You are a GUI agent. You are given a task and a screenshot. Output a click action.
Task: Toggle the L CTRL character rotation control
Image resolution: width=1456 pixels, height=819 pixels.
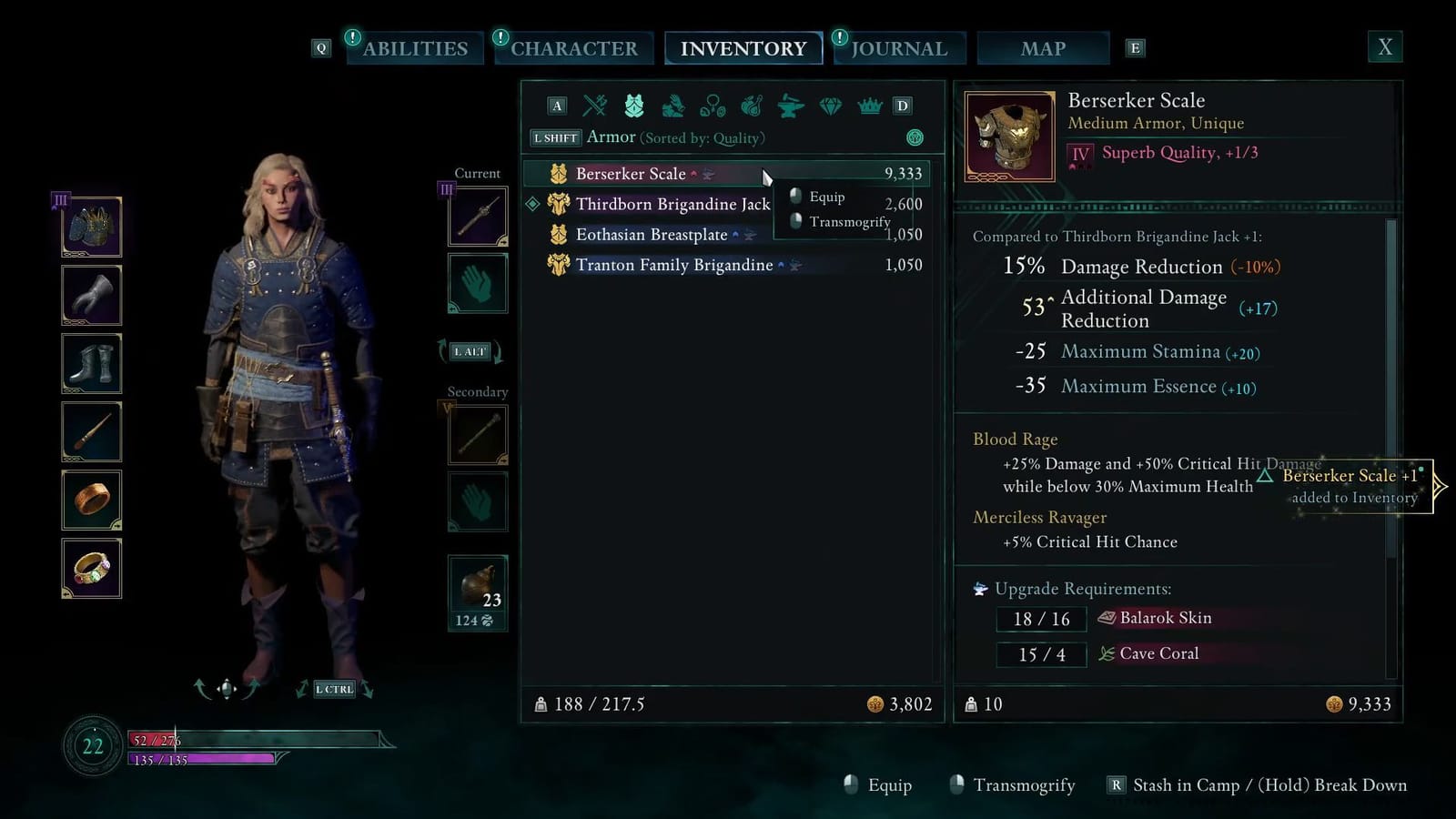[333, 689]
